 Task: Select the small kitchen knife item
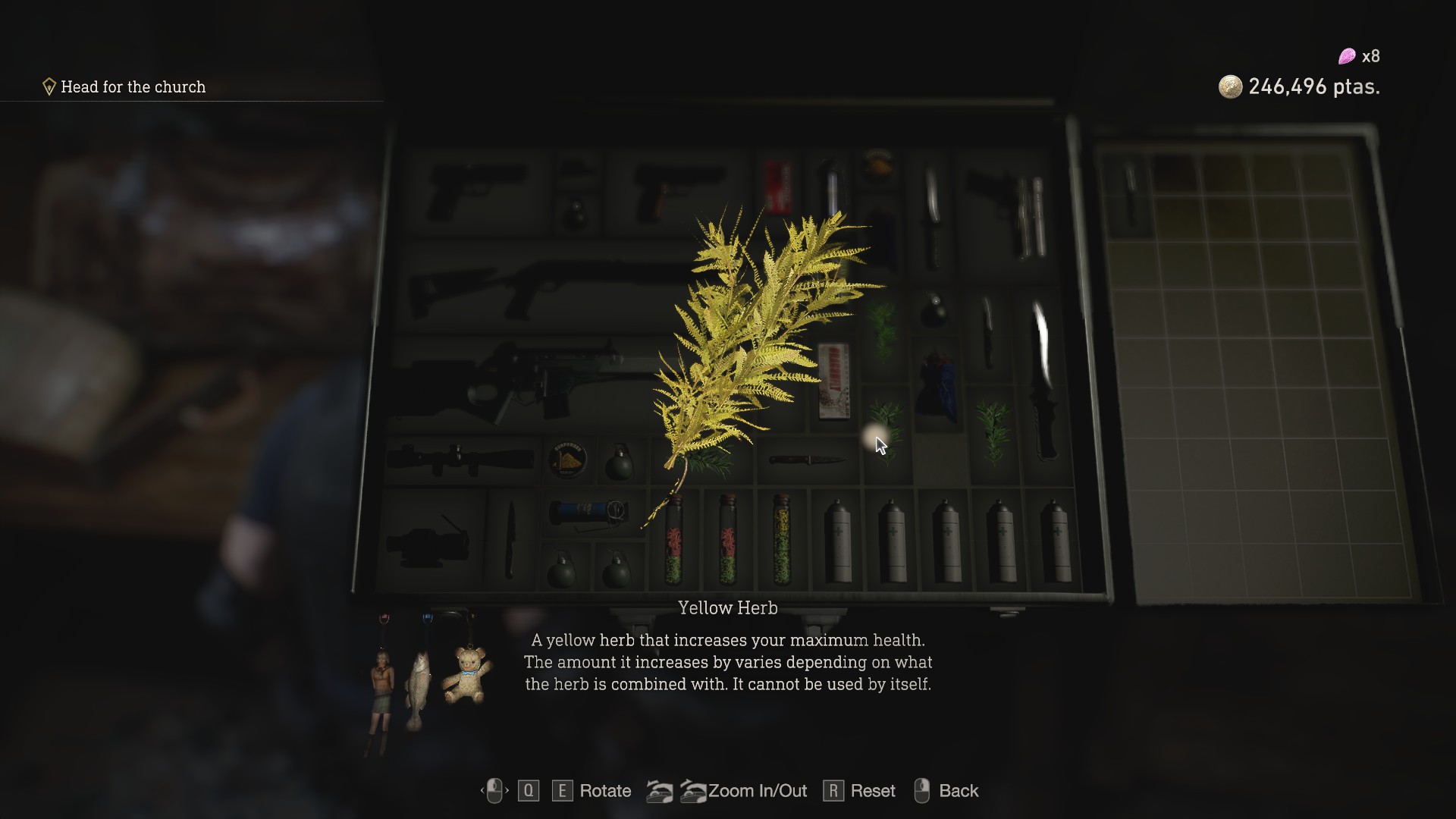pyautogui.click(x=805, y=459)
